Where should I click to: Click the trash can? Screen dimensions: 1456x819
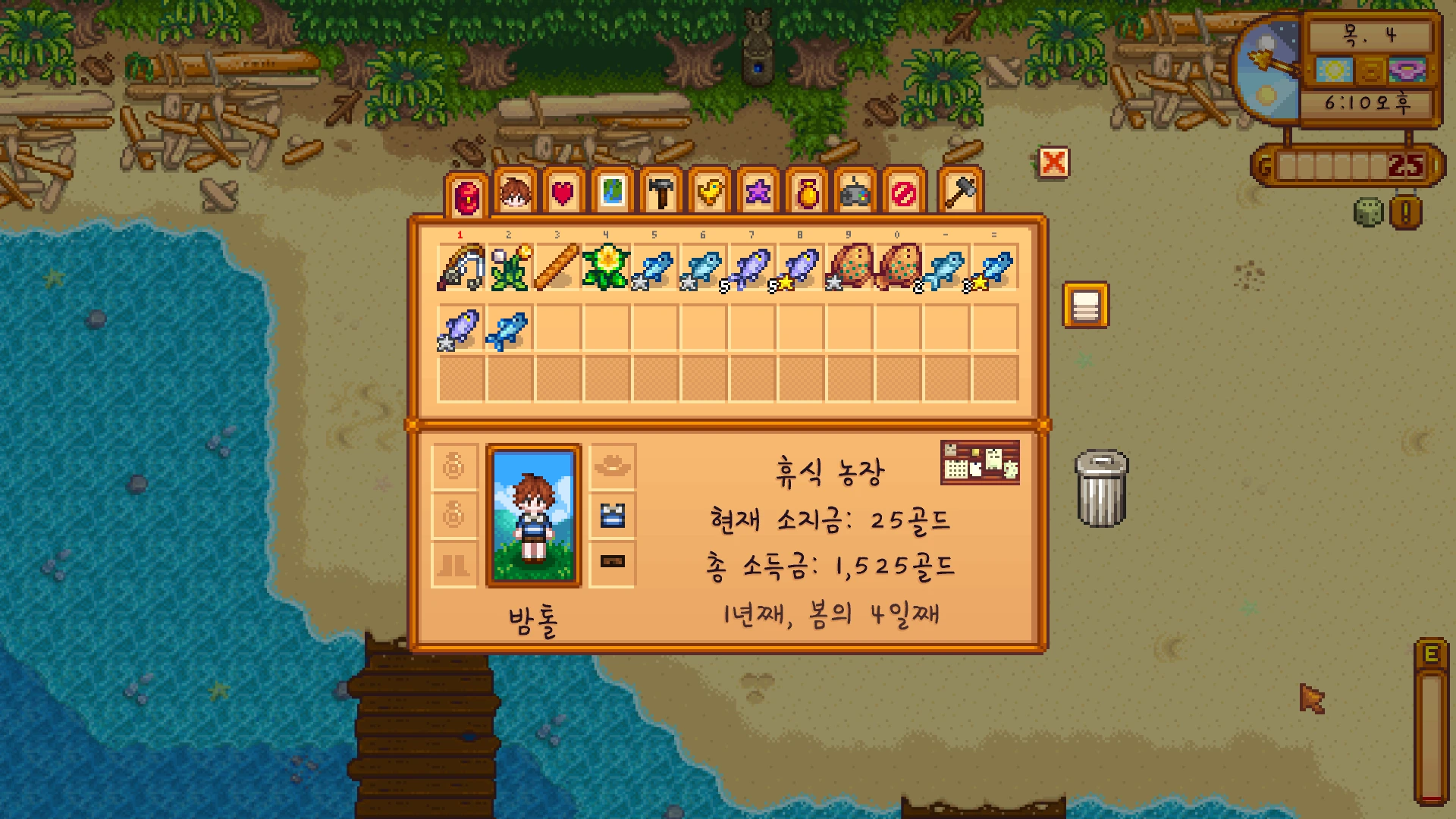1102,489
